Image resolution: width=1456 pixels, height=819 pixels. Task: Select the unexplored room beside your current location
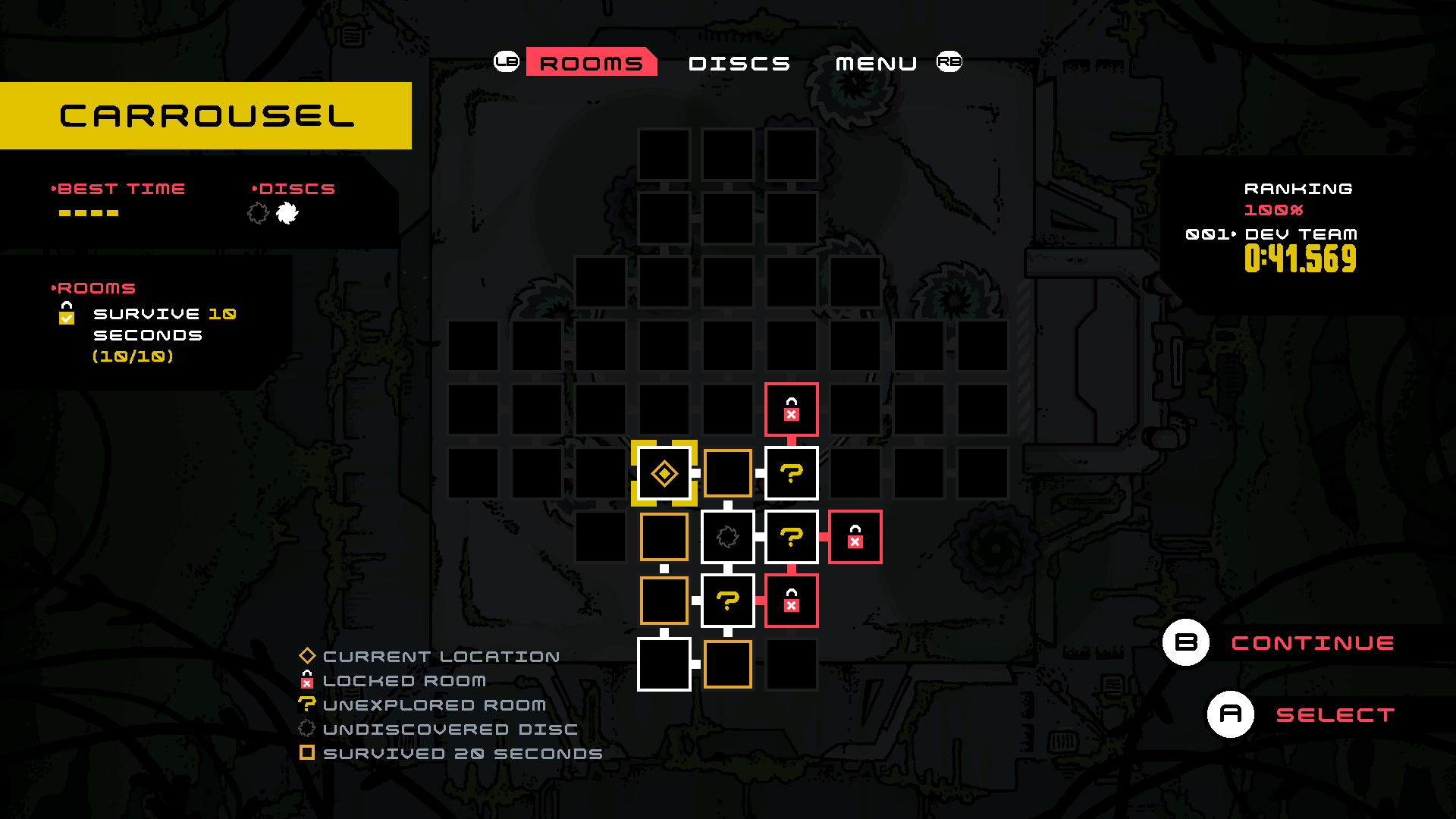click(x=791, y=473)
